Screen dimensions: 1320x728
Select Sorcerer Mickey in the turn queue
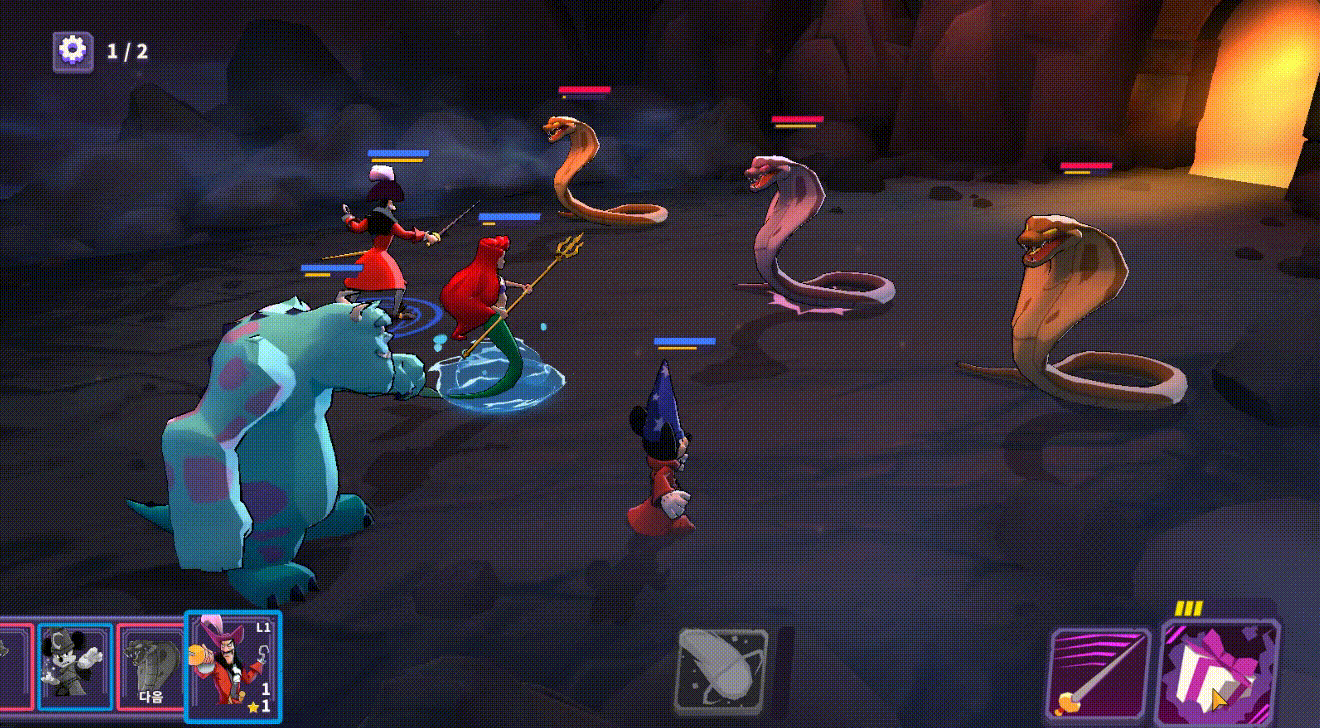(75, 666)
